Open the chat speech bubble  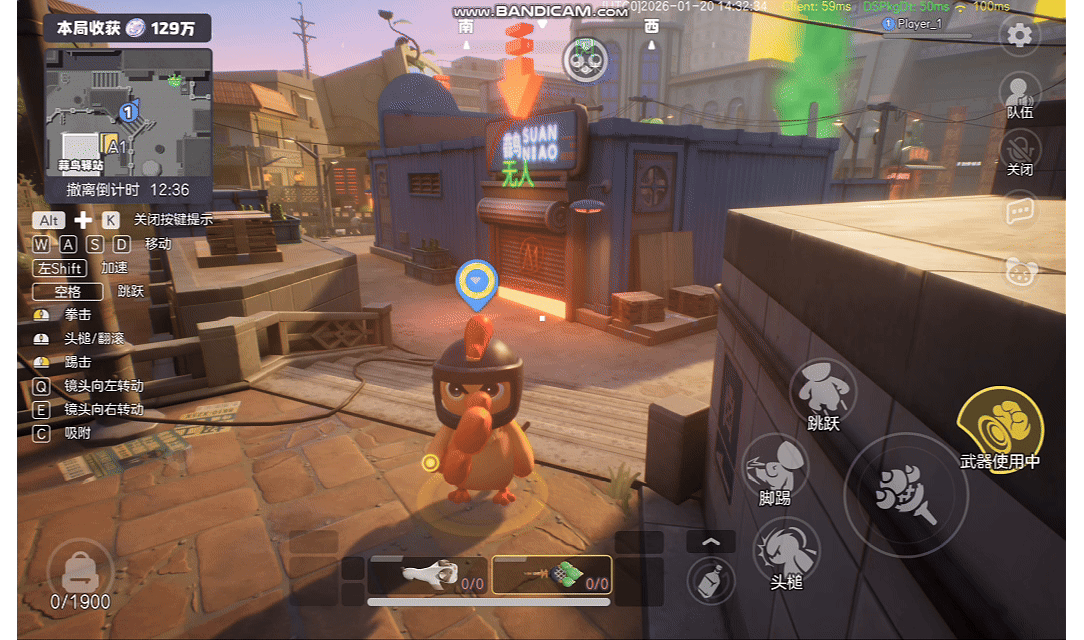[x=1019, y=211]
